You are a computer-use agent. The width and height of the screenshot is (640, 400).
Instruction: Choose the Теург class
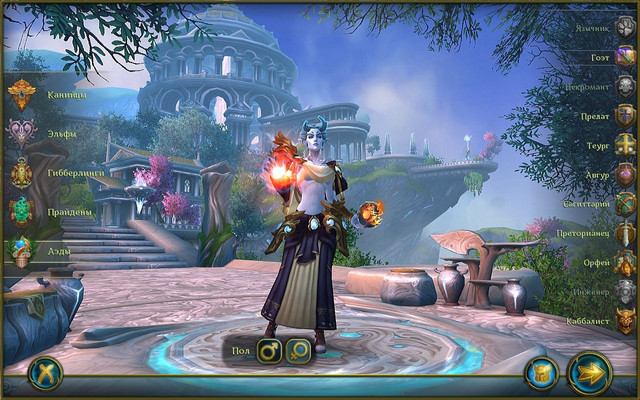(x=624, y=145)
